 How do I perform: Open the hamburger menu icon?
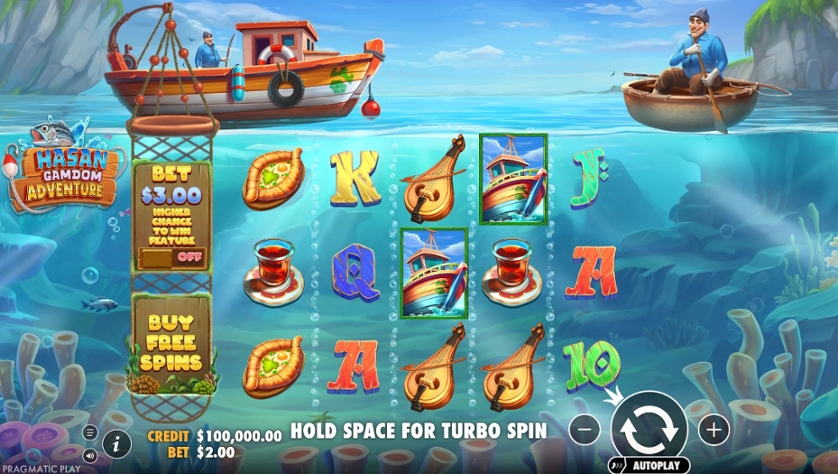[x=90, y=433]
